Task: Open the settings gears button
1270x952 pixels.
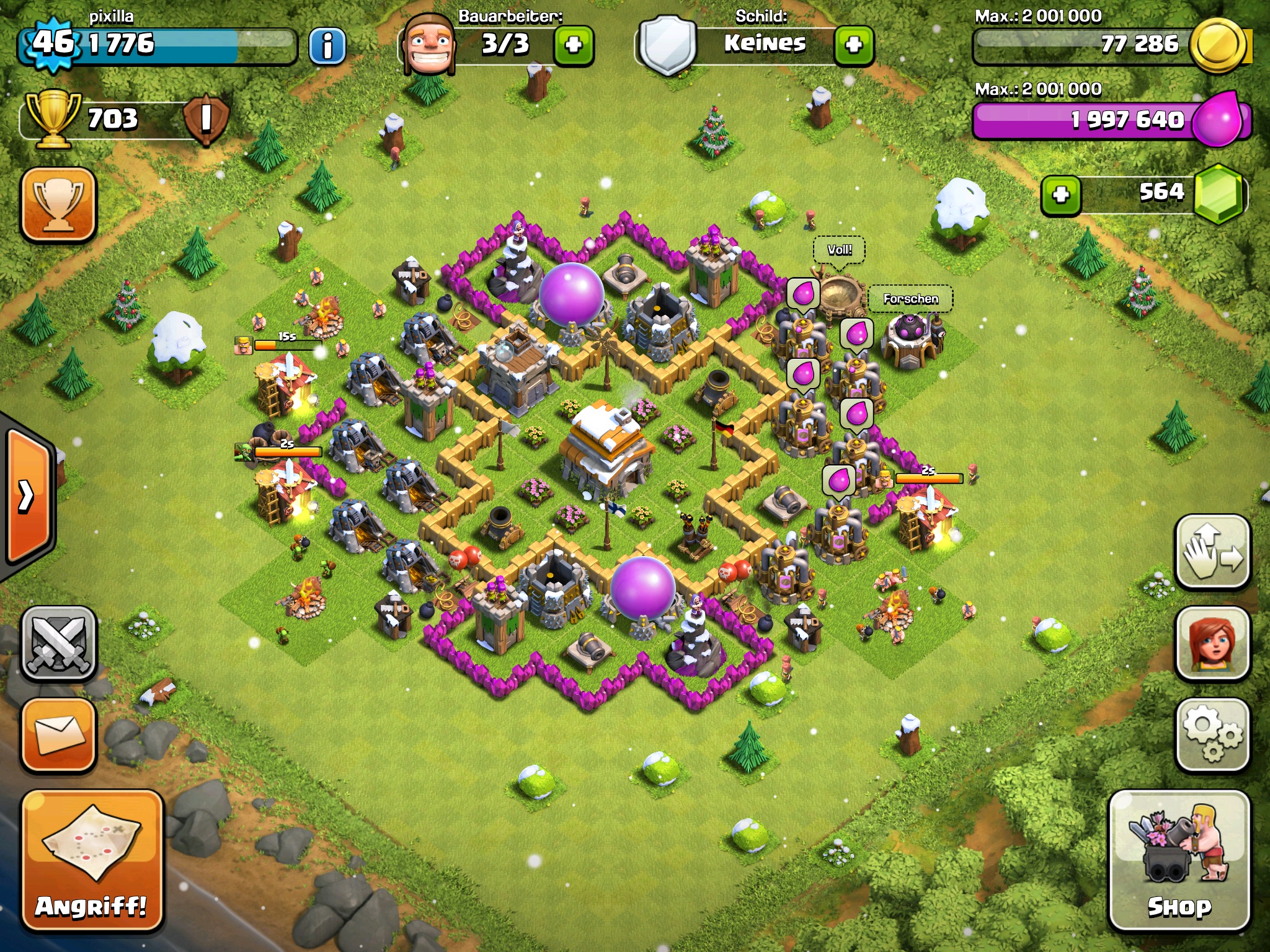Action: [1212, 735]
